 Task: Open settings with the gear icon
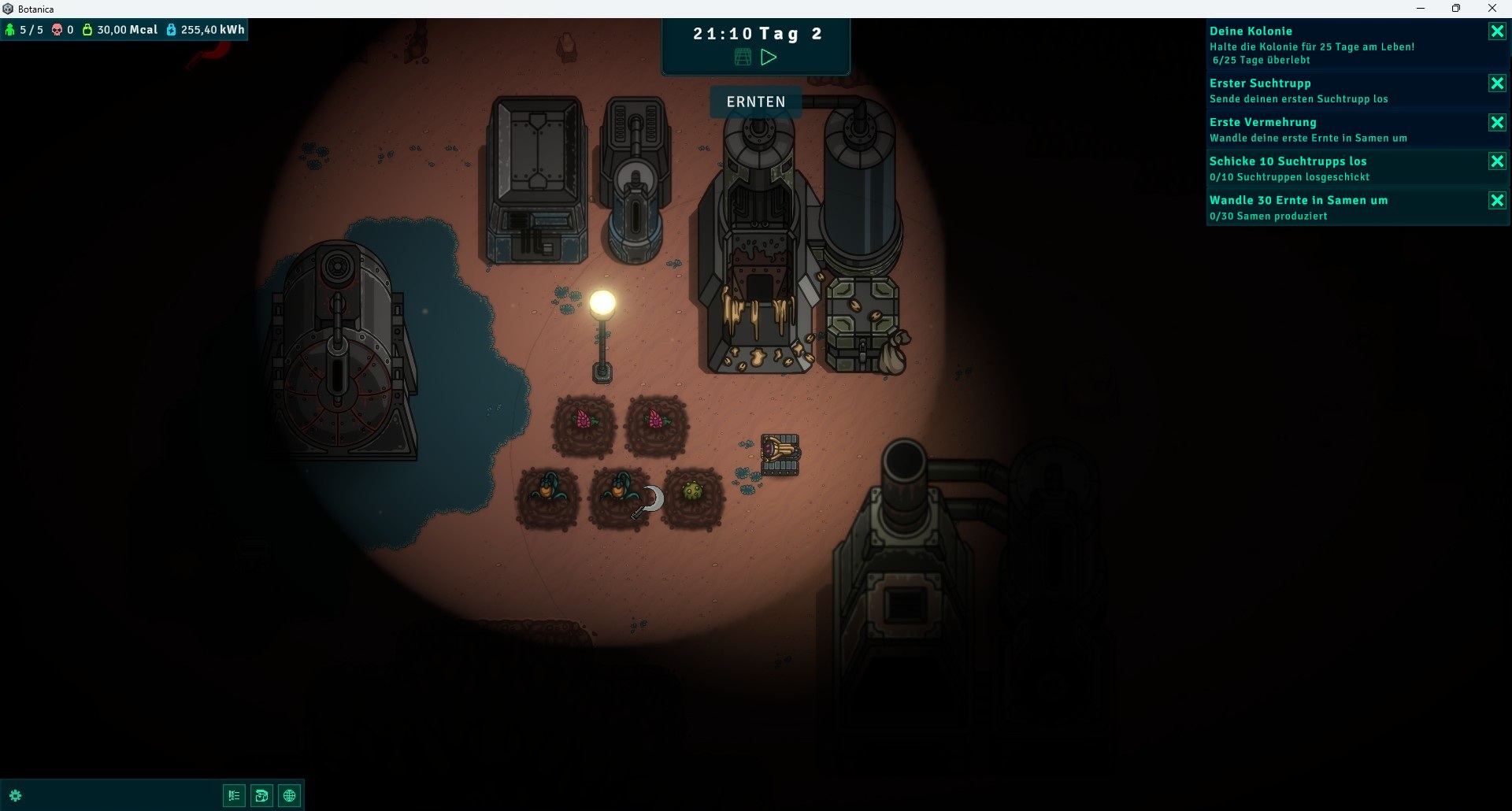(15, 795)
